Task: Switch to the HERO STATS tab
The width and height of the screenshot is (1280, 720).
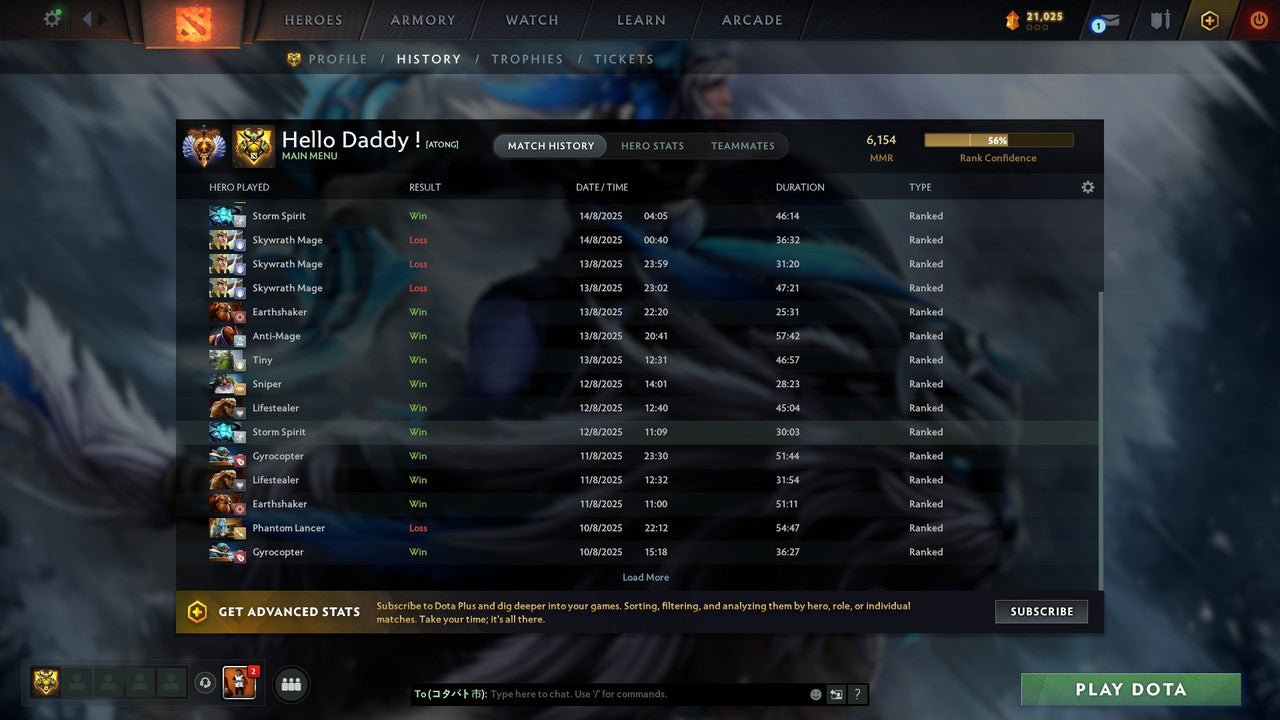Action: (652, 145)
